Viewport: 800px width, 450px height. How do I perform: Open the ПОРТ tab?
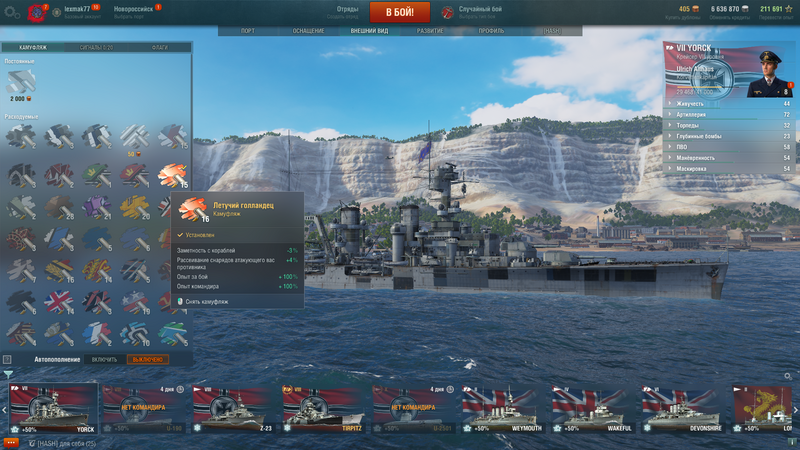coord(248,31)
